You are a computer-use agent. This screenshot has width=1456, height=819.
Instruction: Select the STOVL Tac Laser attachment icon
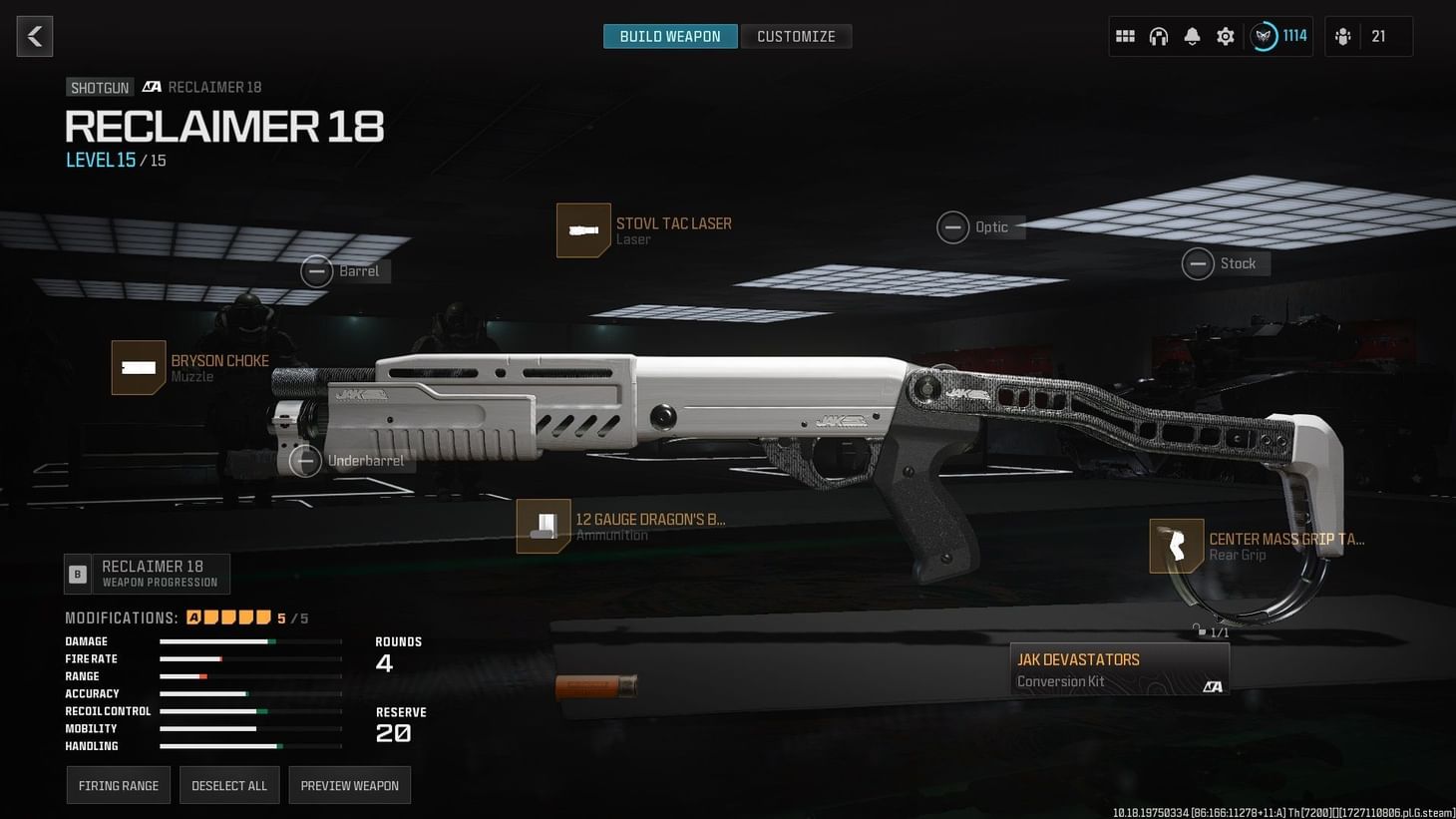[583, 230]
